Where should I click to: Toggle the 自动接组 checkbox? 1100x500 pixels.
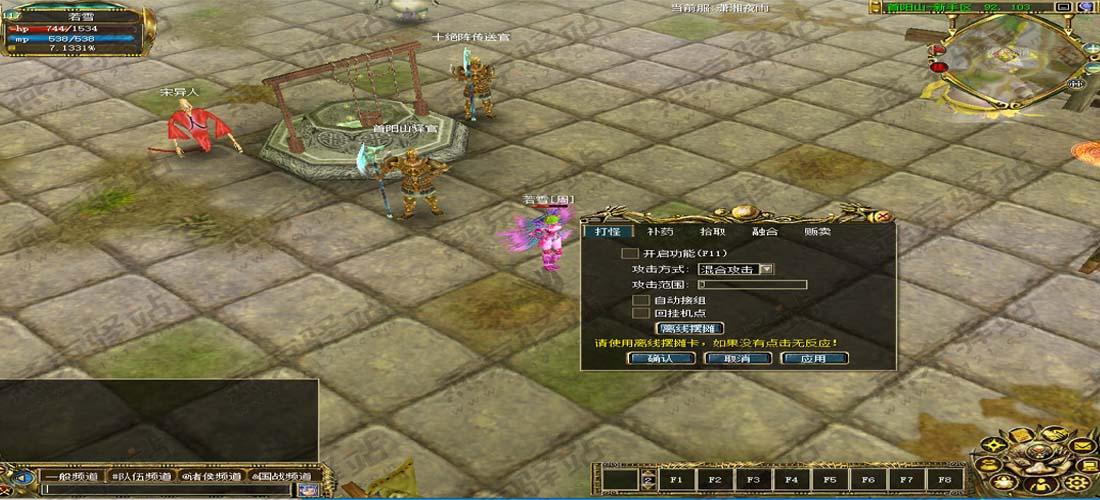tap(641, 300)
